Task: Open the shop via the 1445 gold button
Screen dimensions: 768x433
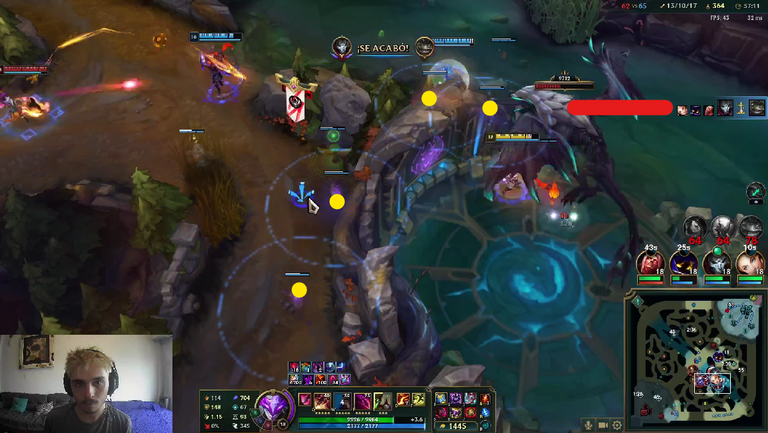Action: tap(456, 426)
